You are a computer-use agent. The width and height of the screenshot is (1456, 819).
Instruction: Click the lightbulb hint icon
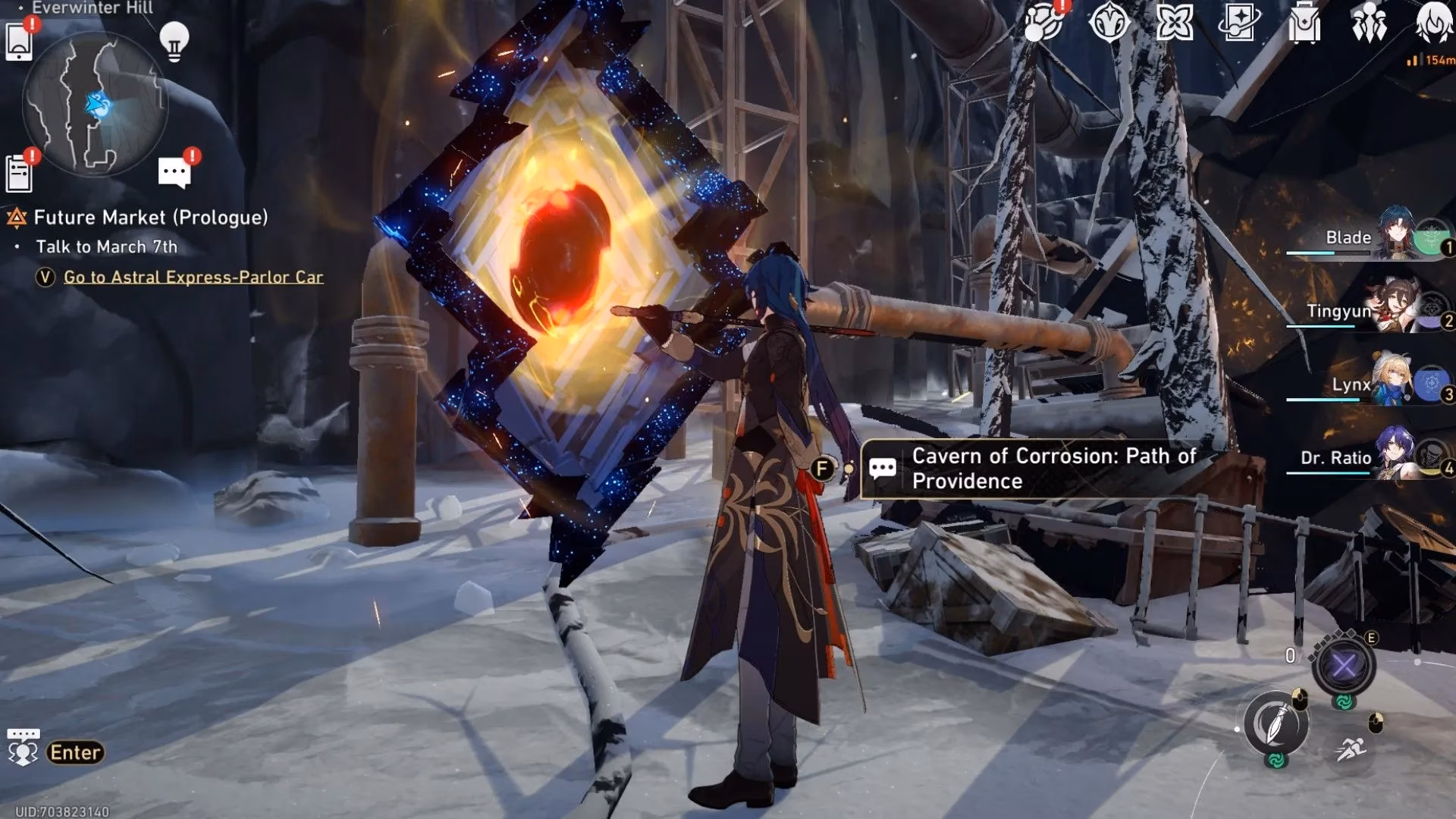[174, 39]
